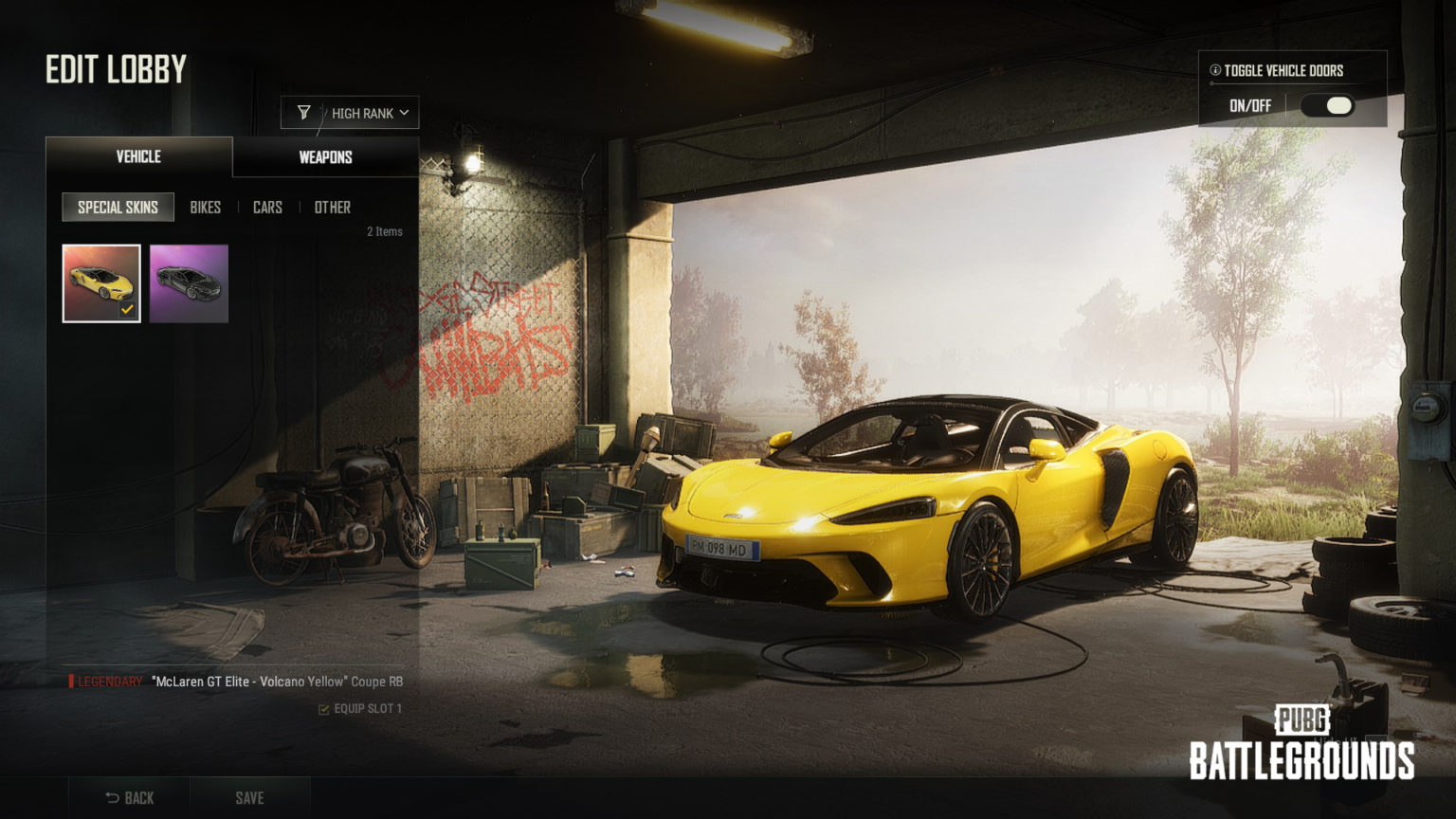Tick the Equip Slot 1 checkbox

tap(324, 709)
